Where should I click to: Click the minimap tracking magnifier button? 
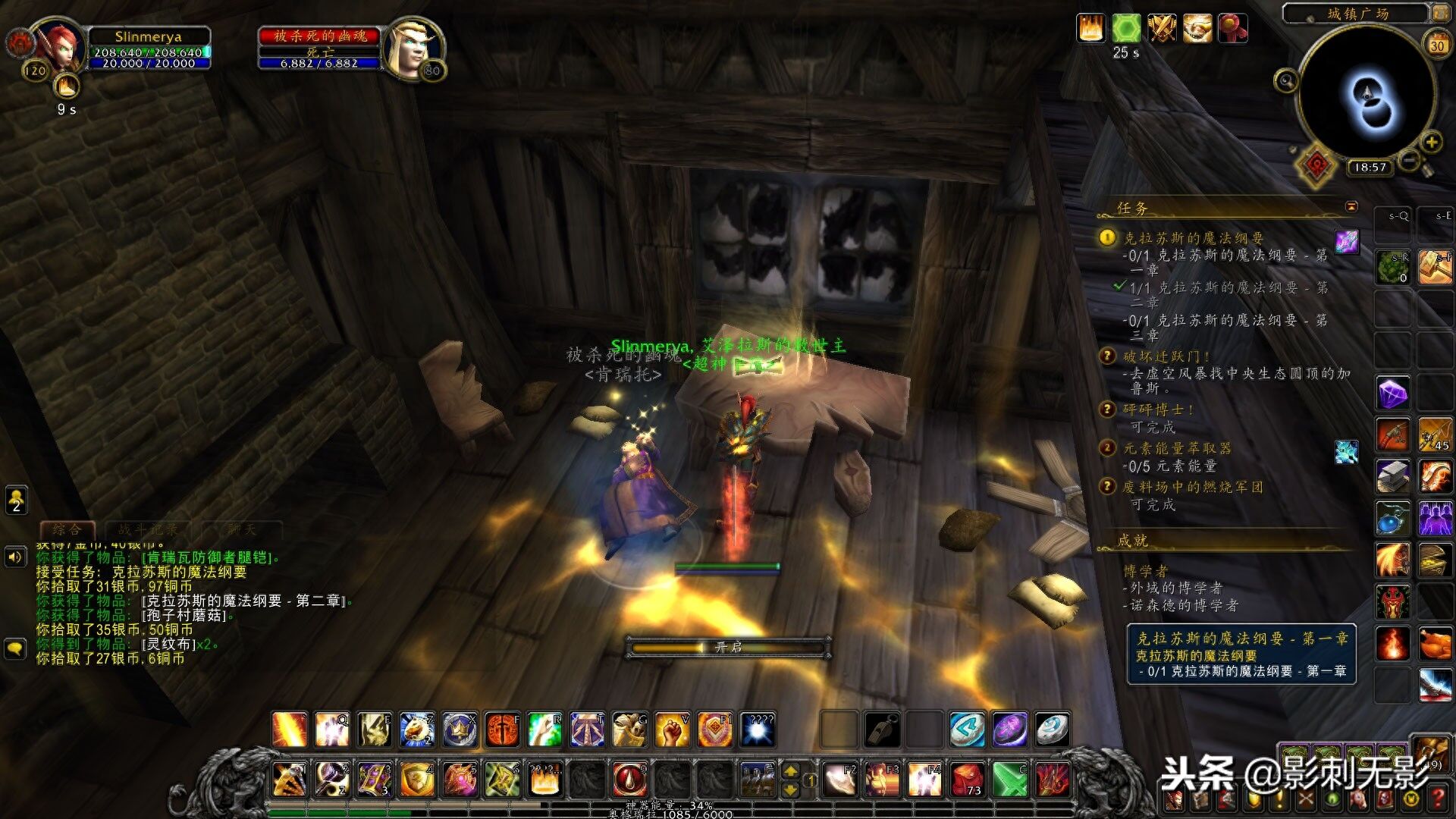click(x=1285, y=80)
